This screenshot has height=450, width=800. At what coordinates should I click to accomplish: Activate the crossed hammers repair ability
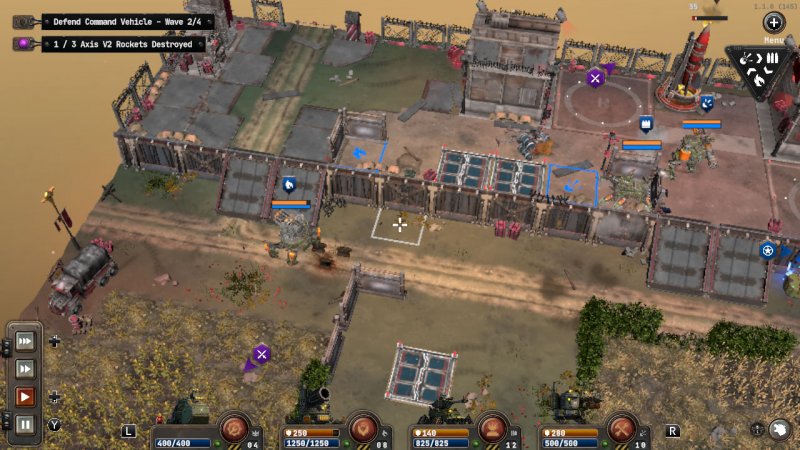tap(622, 427)
